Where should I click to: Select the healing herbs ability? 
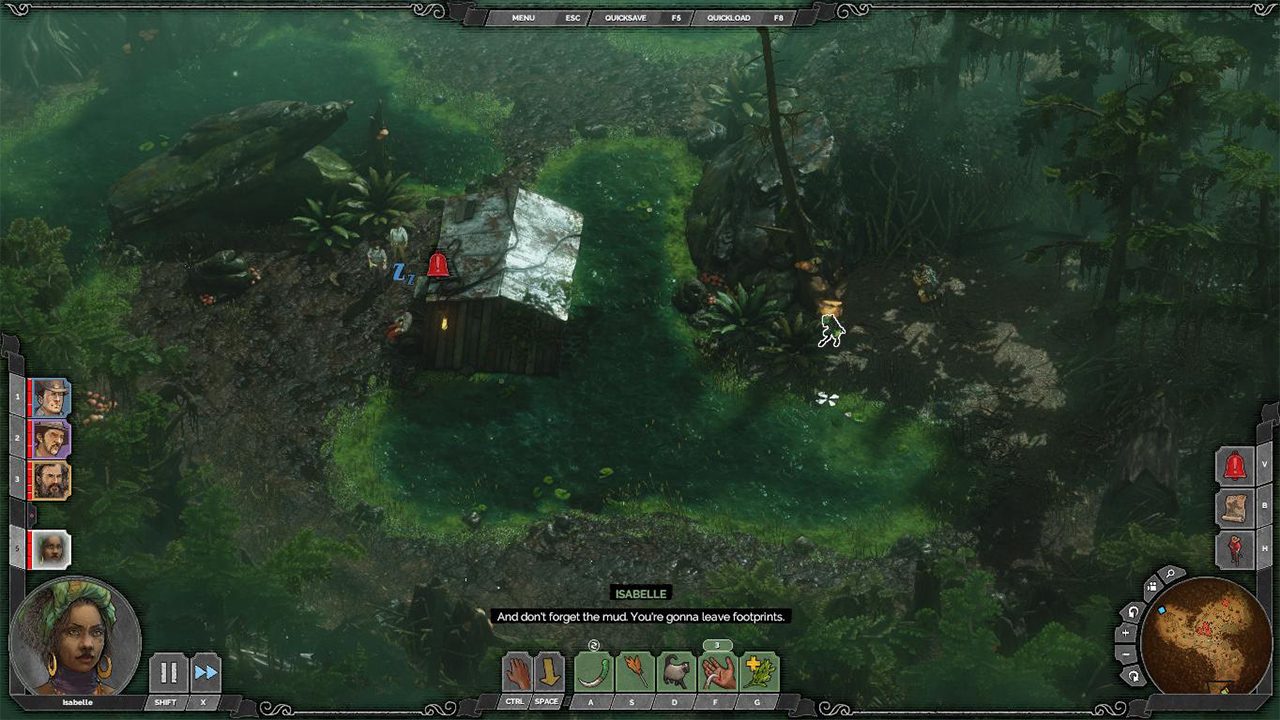(x=759, y=672)
